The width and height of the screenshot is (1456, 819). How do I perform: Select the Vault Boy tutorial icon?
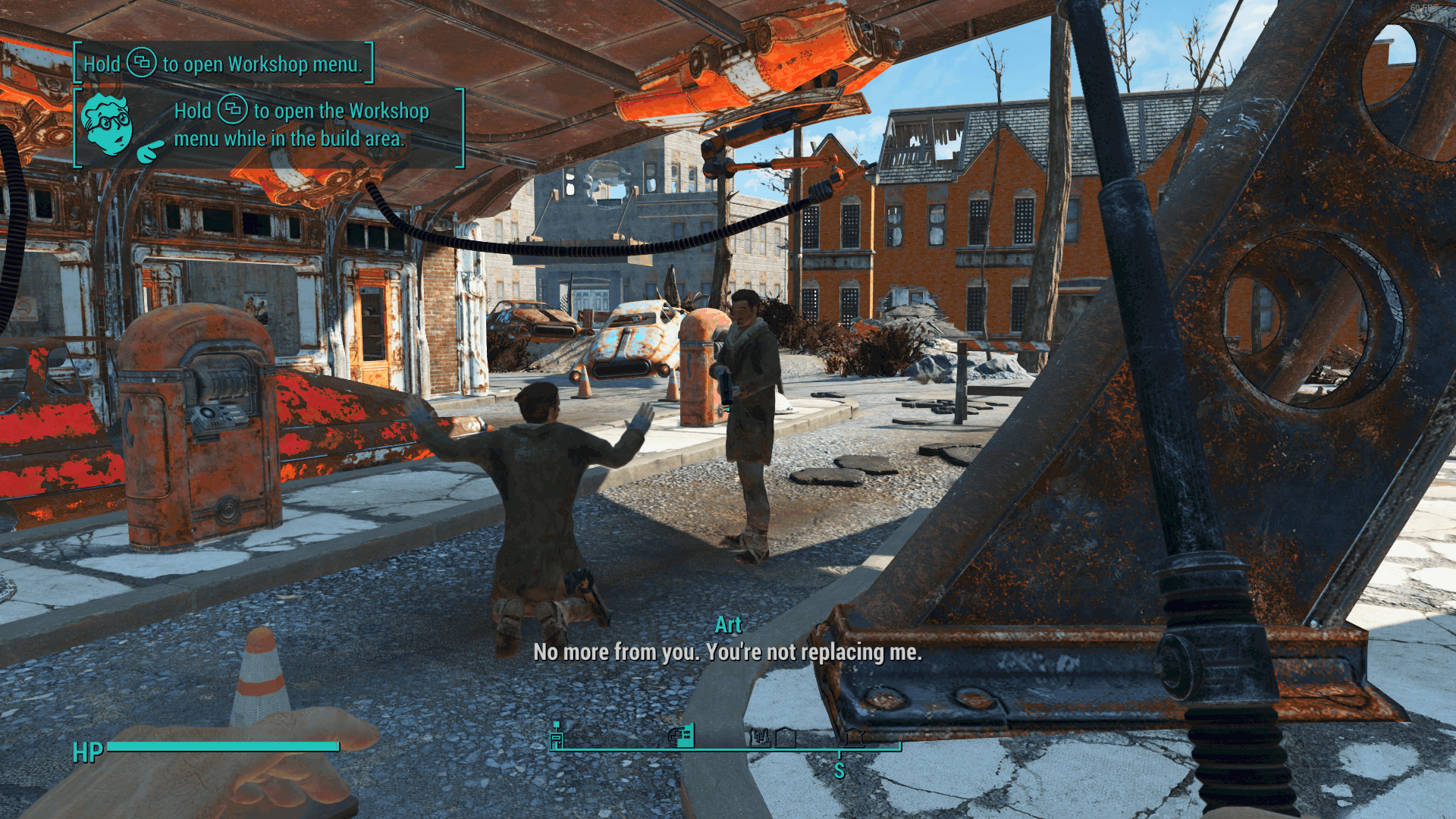point(108,125)
